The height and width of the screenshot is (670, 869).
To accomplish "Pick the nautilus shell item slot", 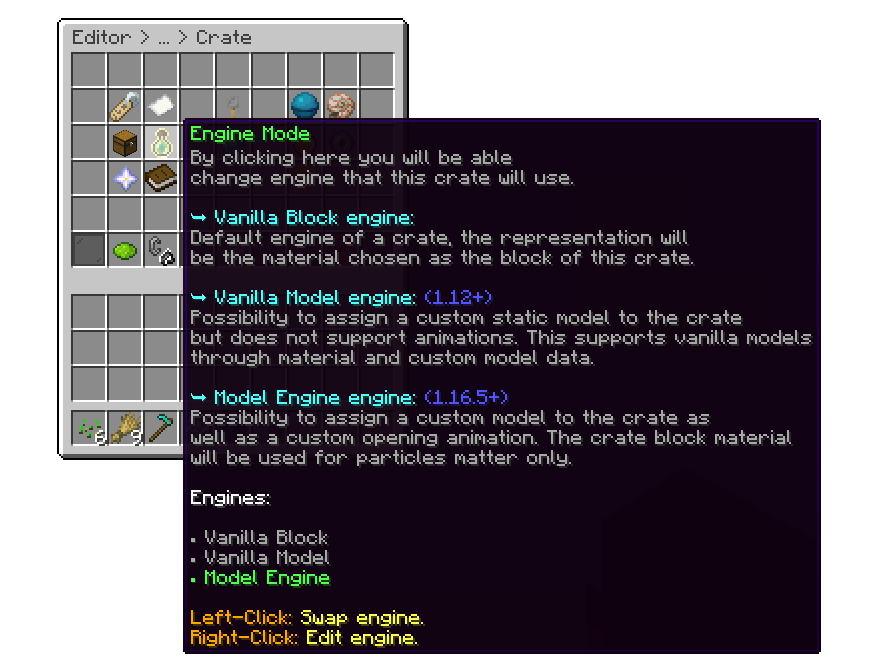I will (341, 105).
